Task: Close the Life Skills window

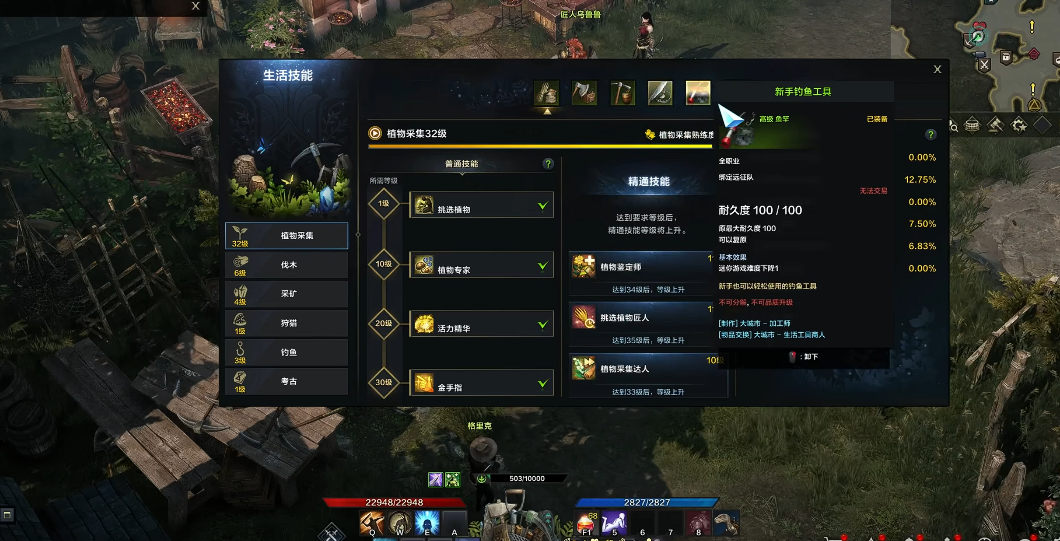Action: pos(937,69)
